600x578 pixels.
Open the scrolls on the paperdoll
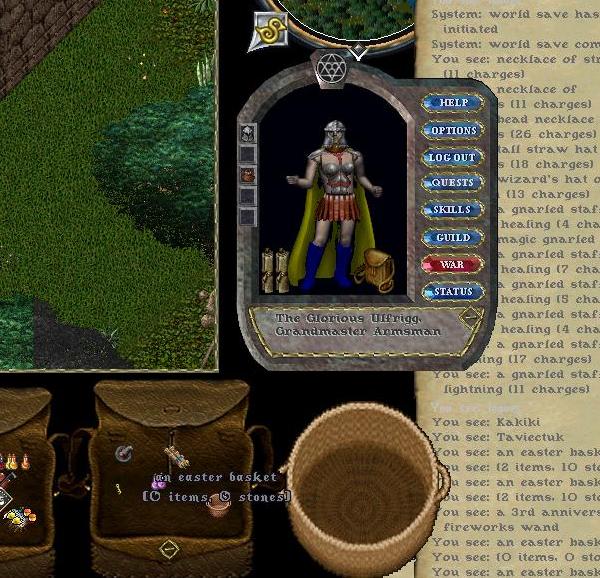[x=274, y=268]
